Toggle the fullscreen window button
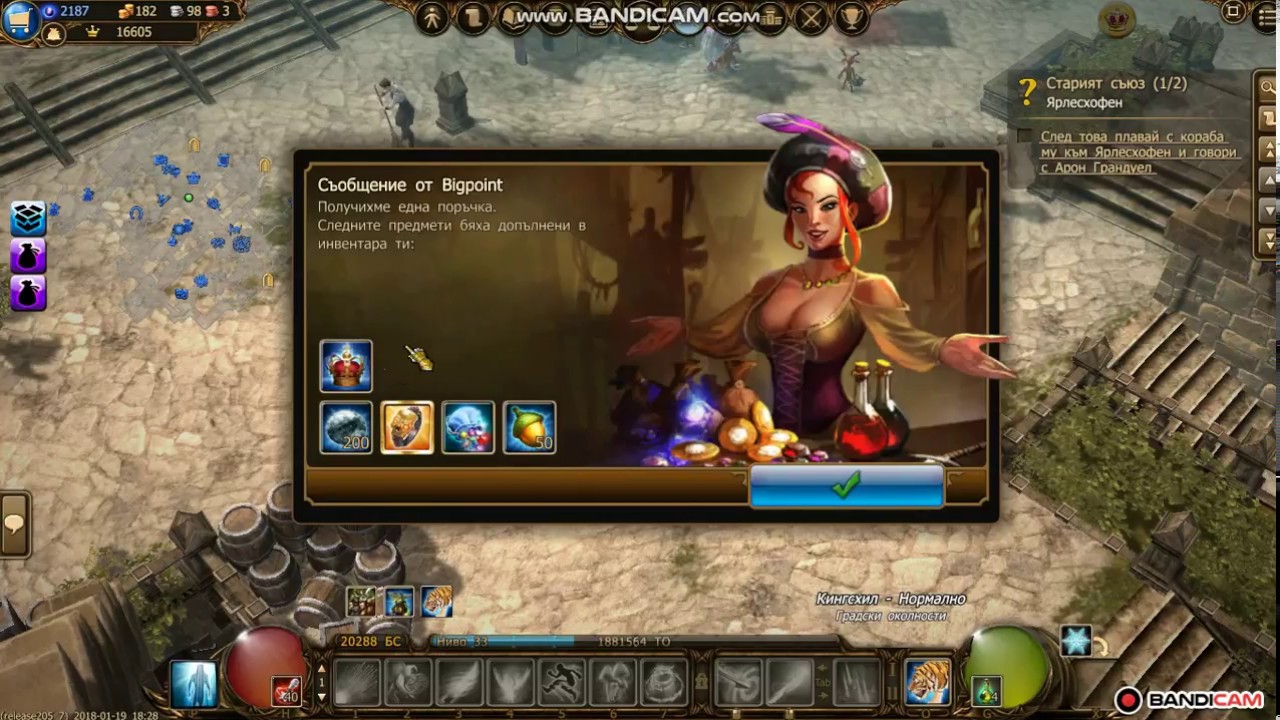 1233,14
